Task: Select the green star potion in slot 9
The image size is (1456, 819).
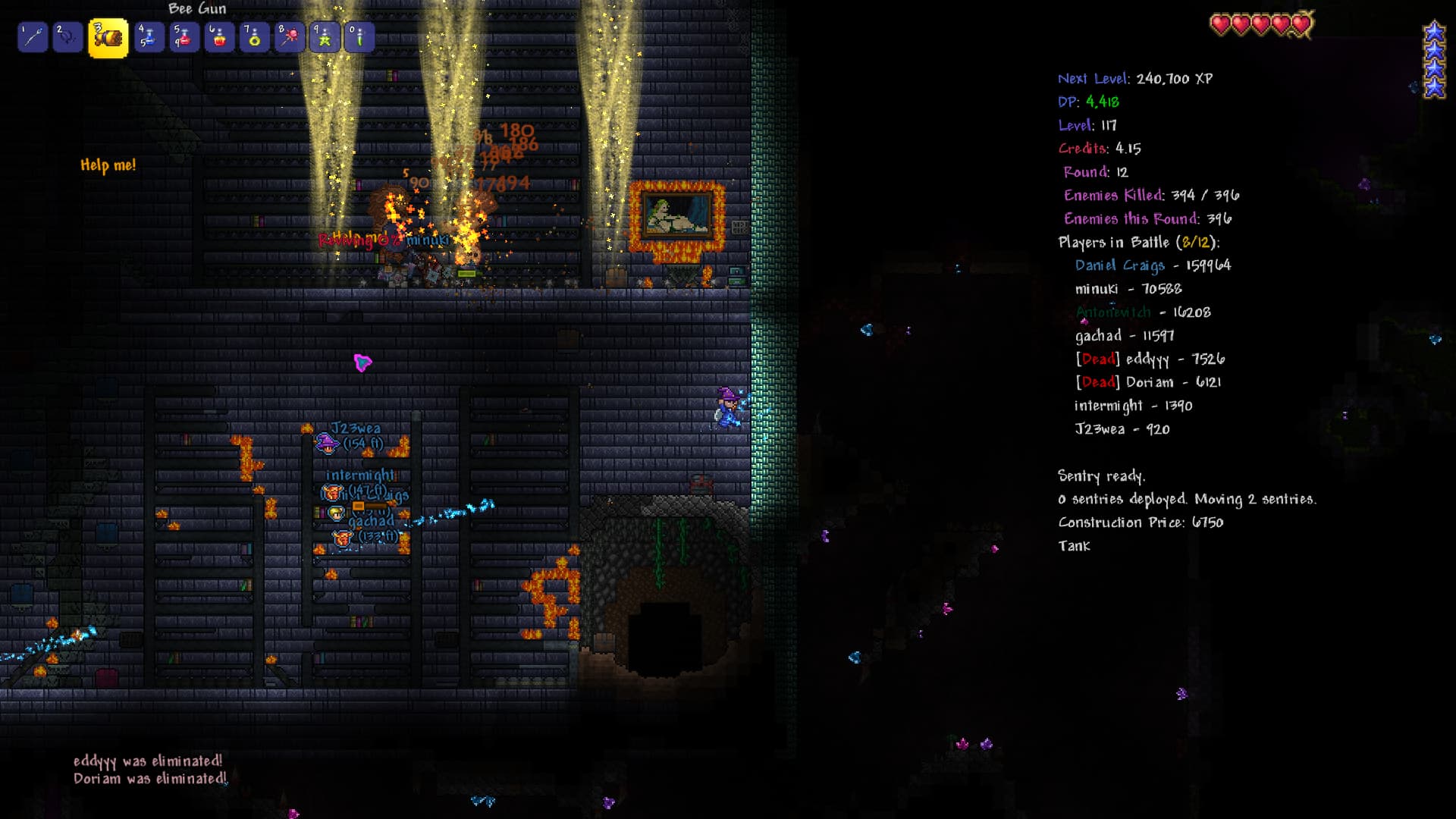Action: [x=325, y=37]
